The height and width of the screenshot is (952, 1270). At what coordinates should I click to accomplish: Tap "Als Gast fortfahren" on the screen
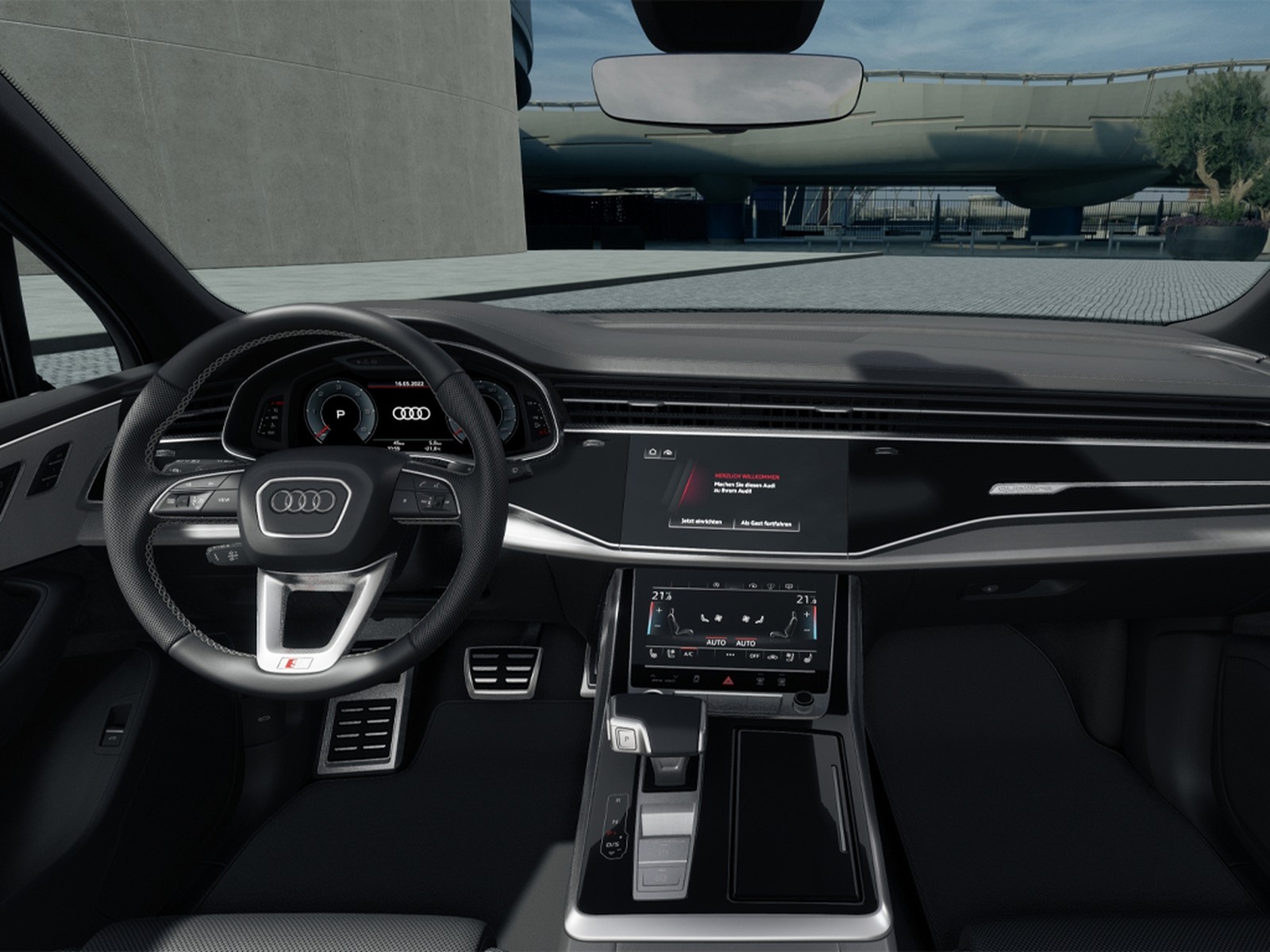coord(767,523)
